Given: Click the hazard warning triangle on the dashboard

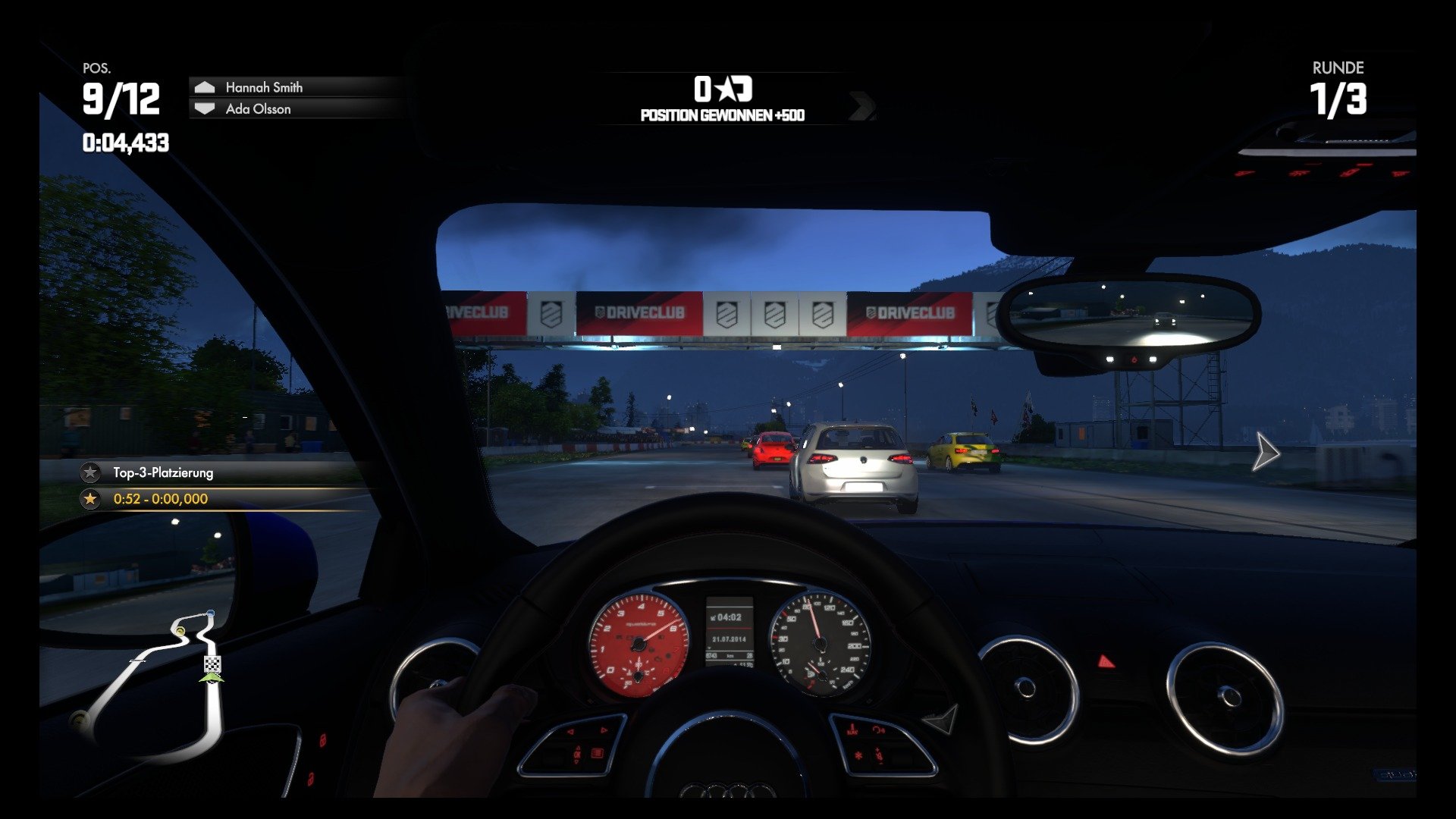Looking at the screenshot, I should click(1106, 661).
